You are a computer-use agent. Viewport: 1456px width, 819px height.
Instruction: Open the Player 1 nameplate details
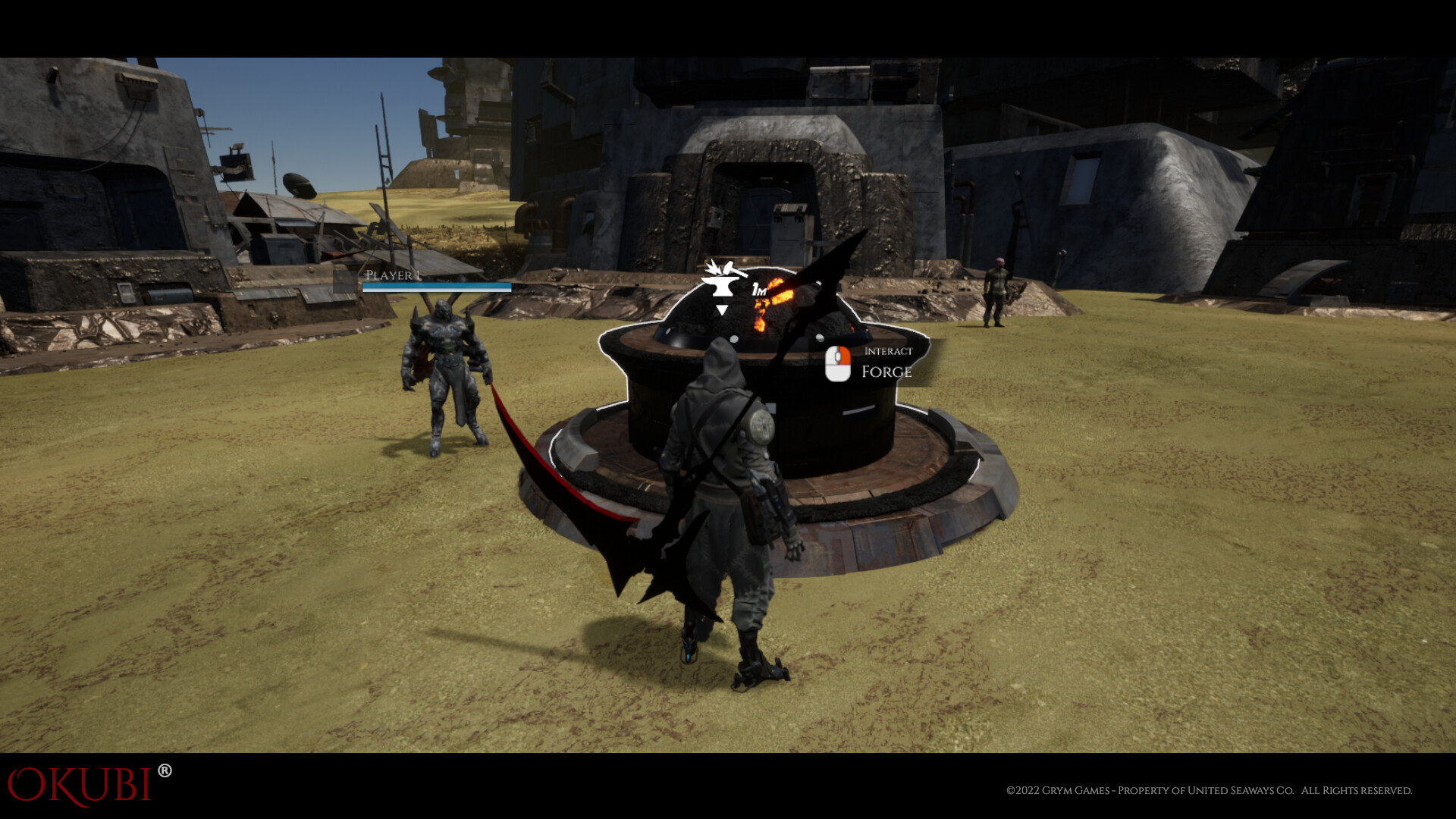[393, 275]
